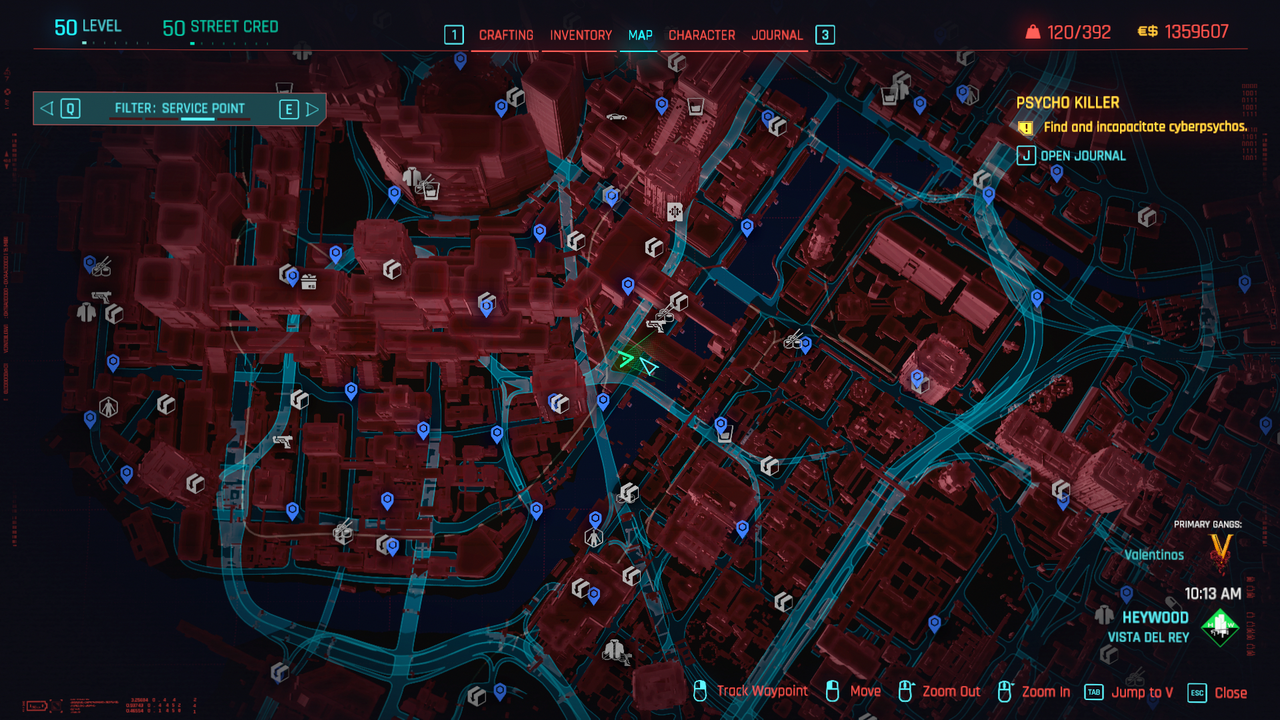
Task: Select the Map tab
Action: pos(640,35)
